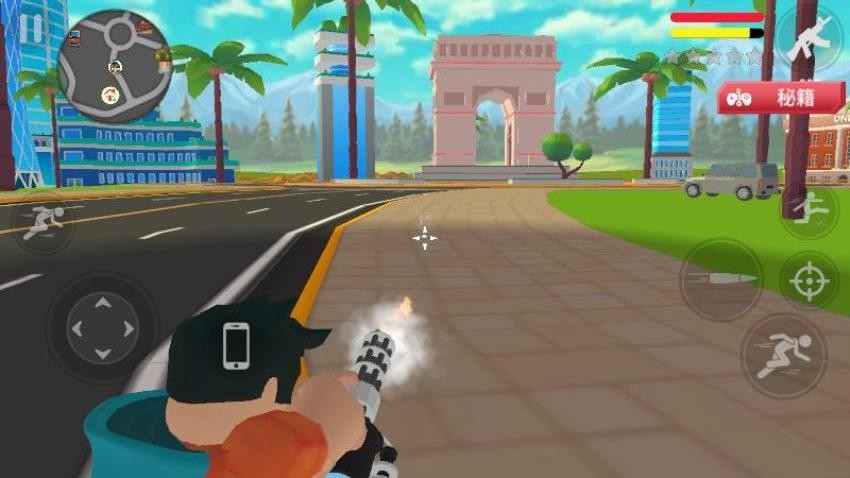Pause the game with the pause button
Screen dimensions: 850x478
[30, 28]
